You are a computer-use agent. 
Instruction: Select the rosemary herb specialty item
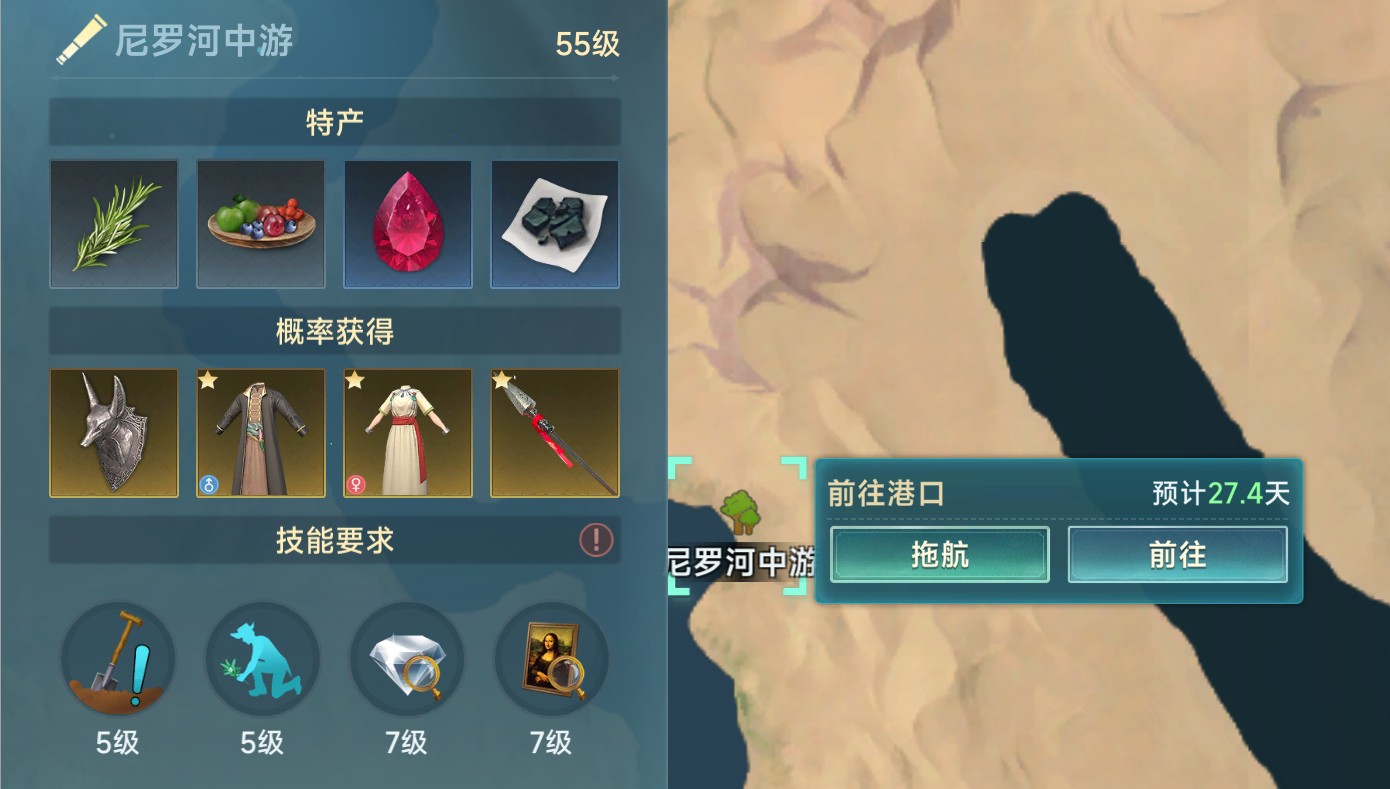point(114,224)
